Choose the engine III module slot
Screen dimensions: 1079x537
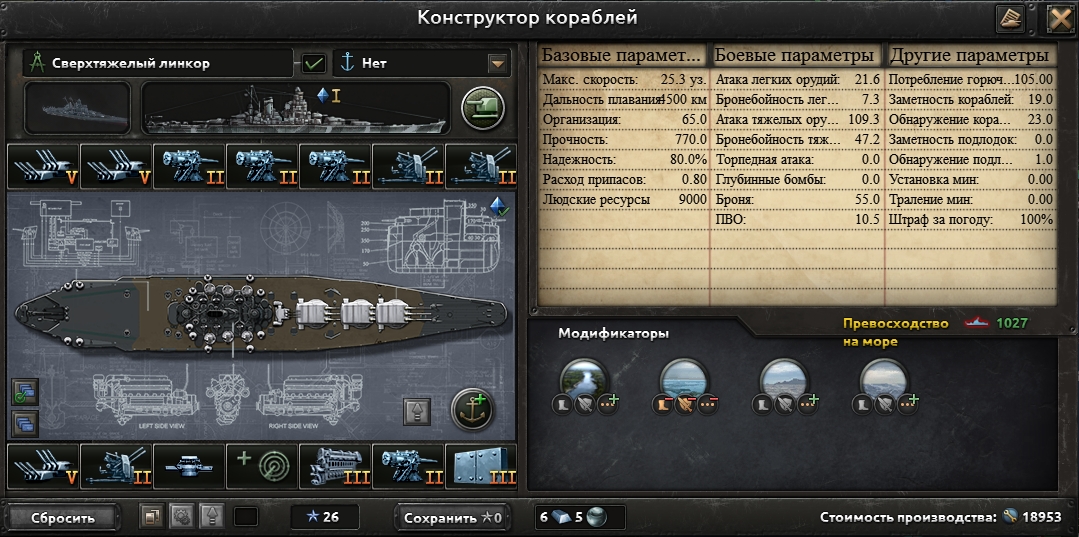[x=335, y=465]
